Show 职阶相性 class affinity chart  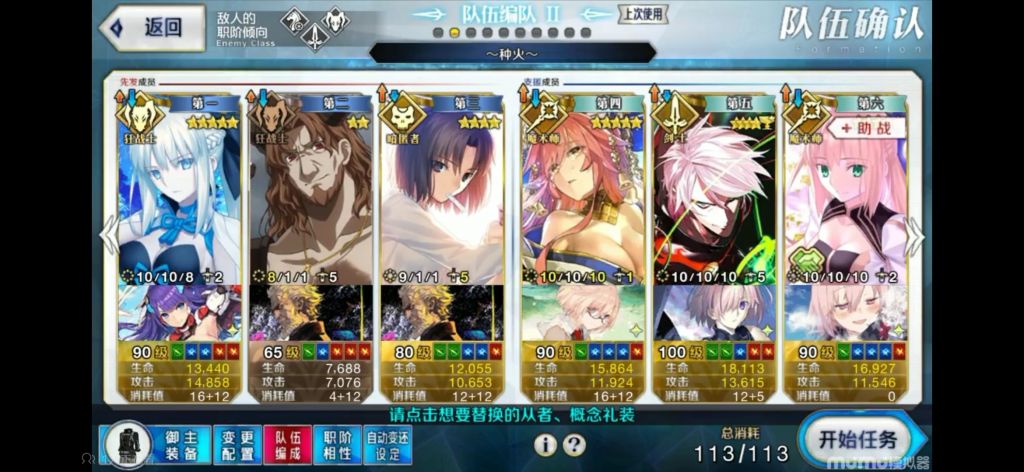pos(337,442)
